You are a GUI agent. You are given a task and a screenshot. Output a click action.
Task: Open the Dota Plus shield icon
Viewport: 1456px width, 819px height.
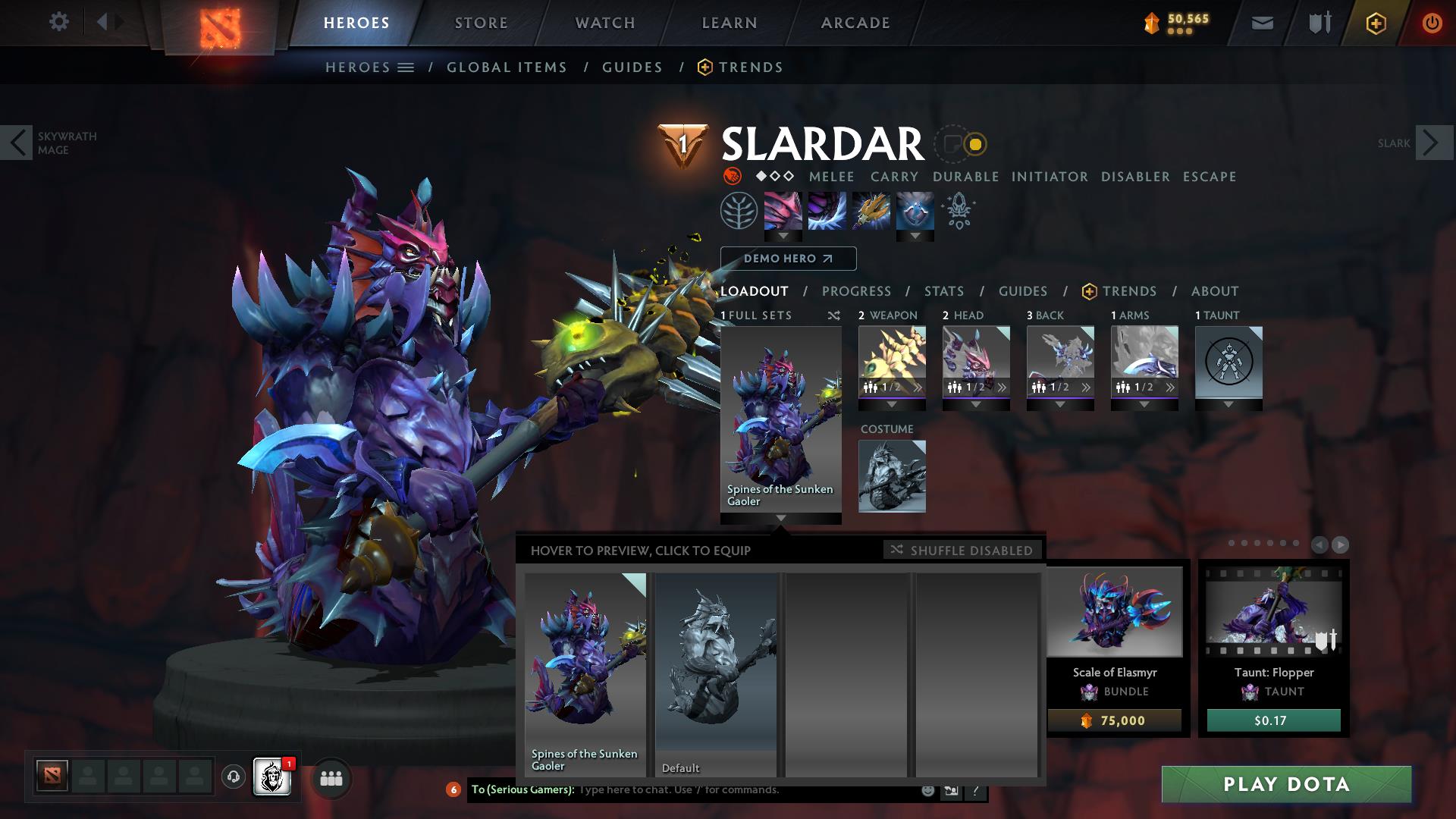pyautogui.click(x=1376, y=22)
